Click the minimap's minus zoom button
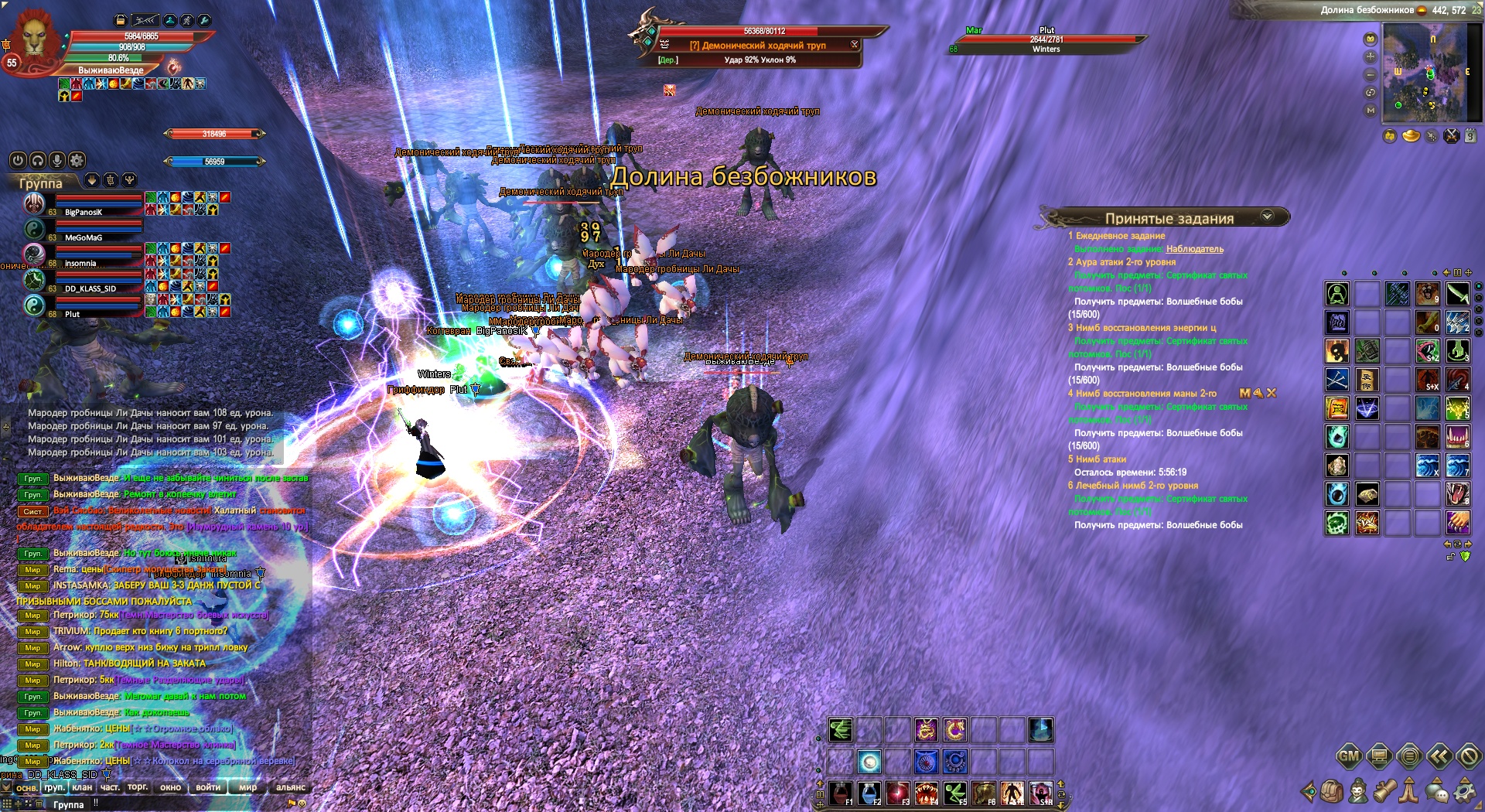 coord(1371,74)
